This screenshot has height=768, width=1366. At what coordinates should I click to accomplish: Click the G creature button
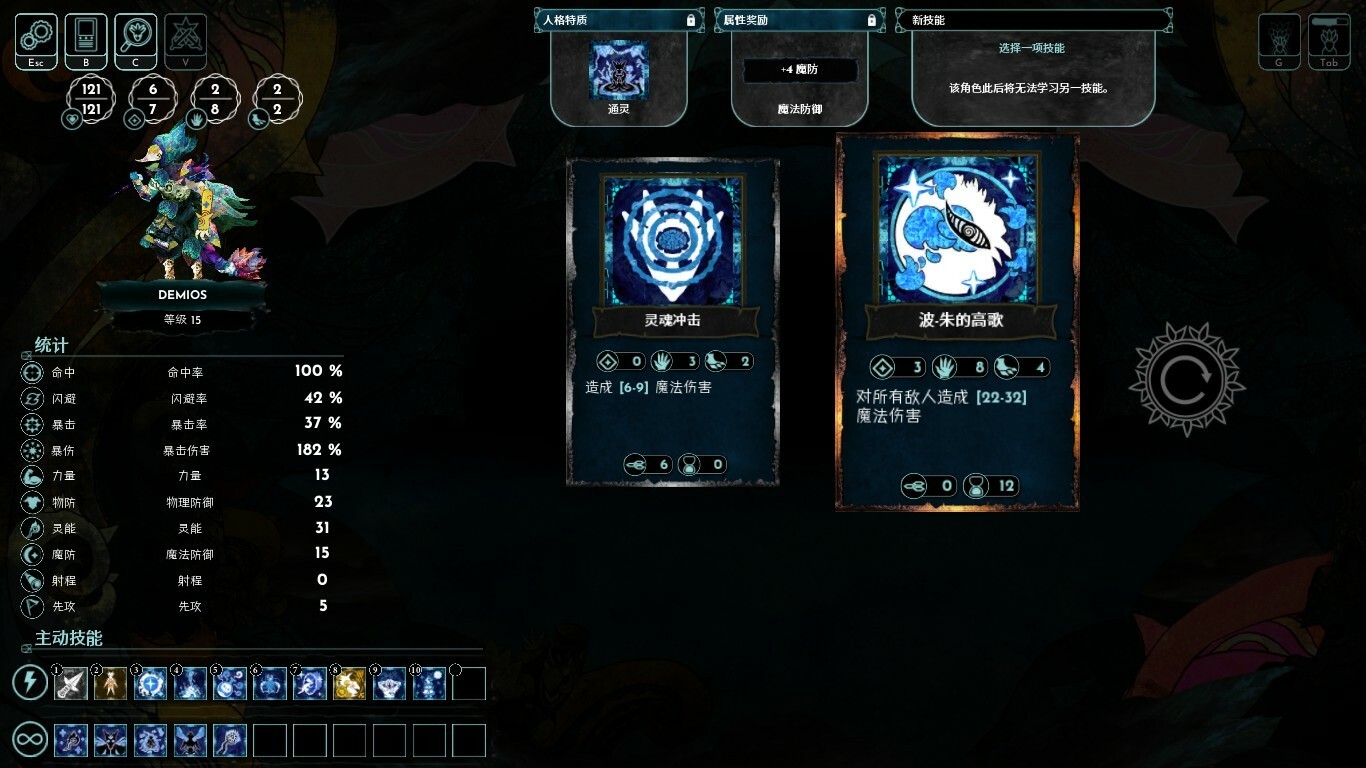click(1279, 42)
